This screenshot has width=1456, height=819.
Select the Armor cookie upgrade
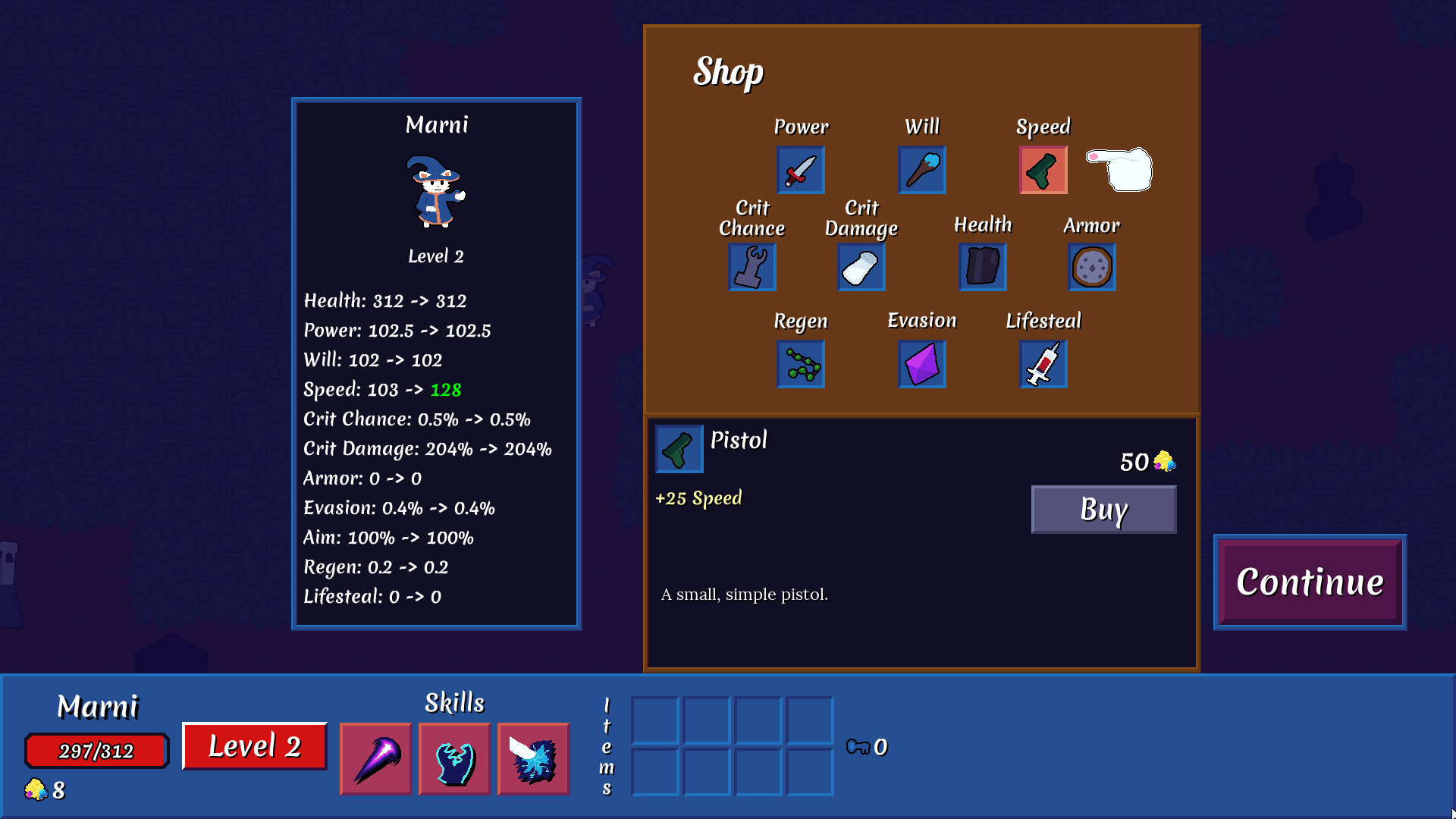(x=1091, y=267)
